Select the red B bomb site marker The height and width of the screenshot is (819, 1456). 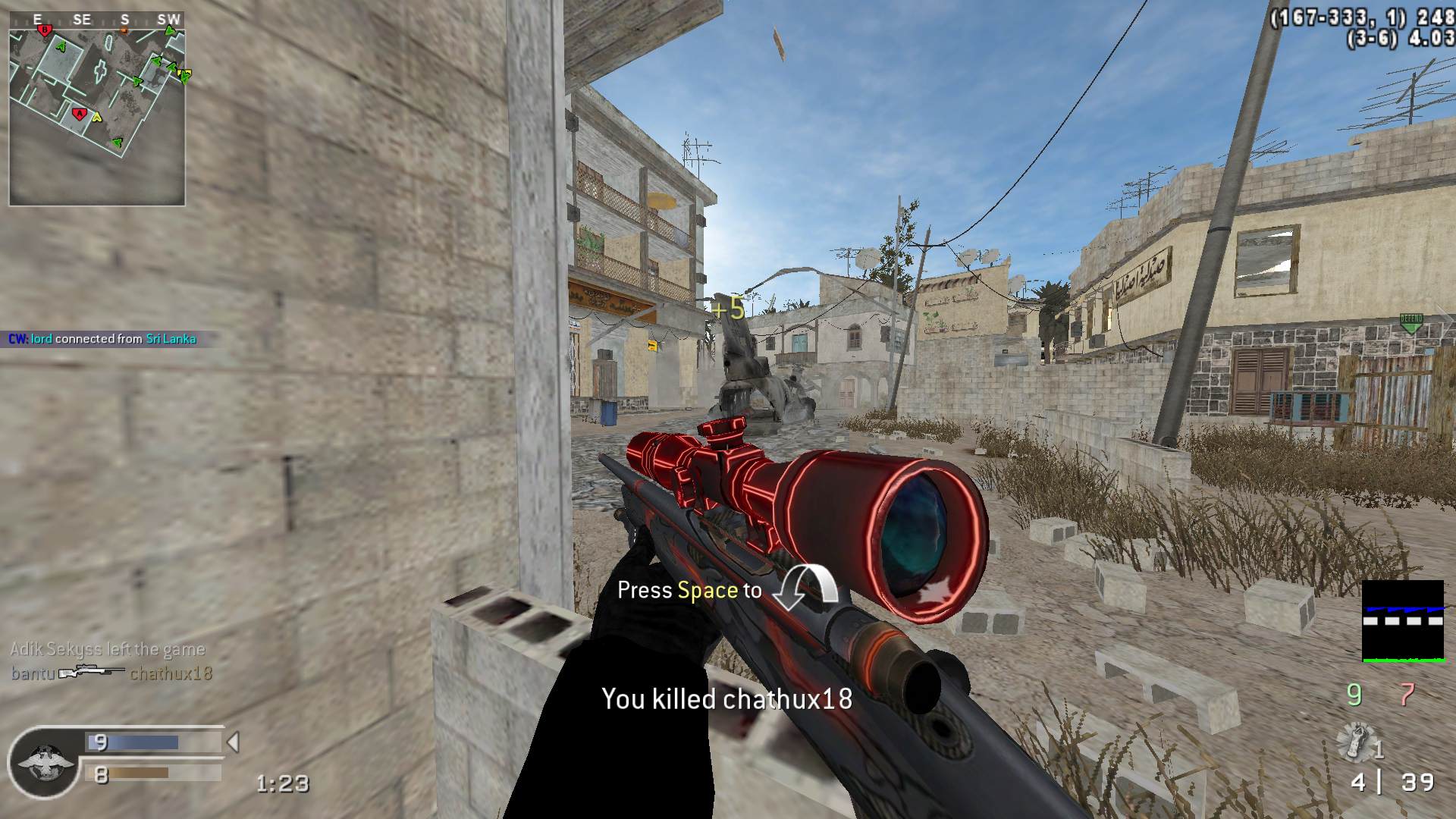point(45,30)
